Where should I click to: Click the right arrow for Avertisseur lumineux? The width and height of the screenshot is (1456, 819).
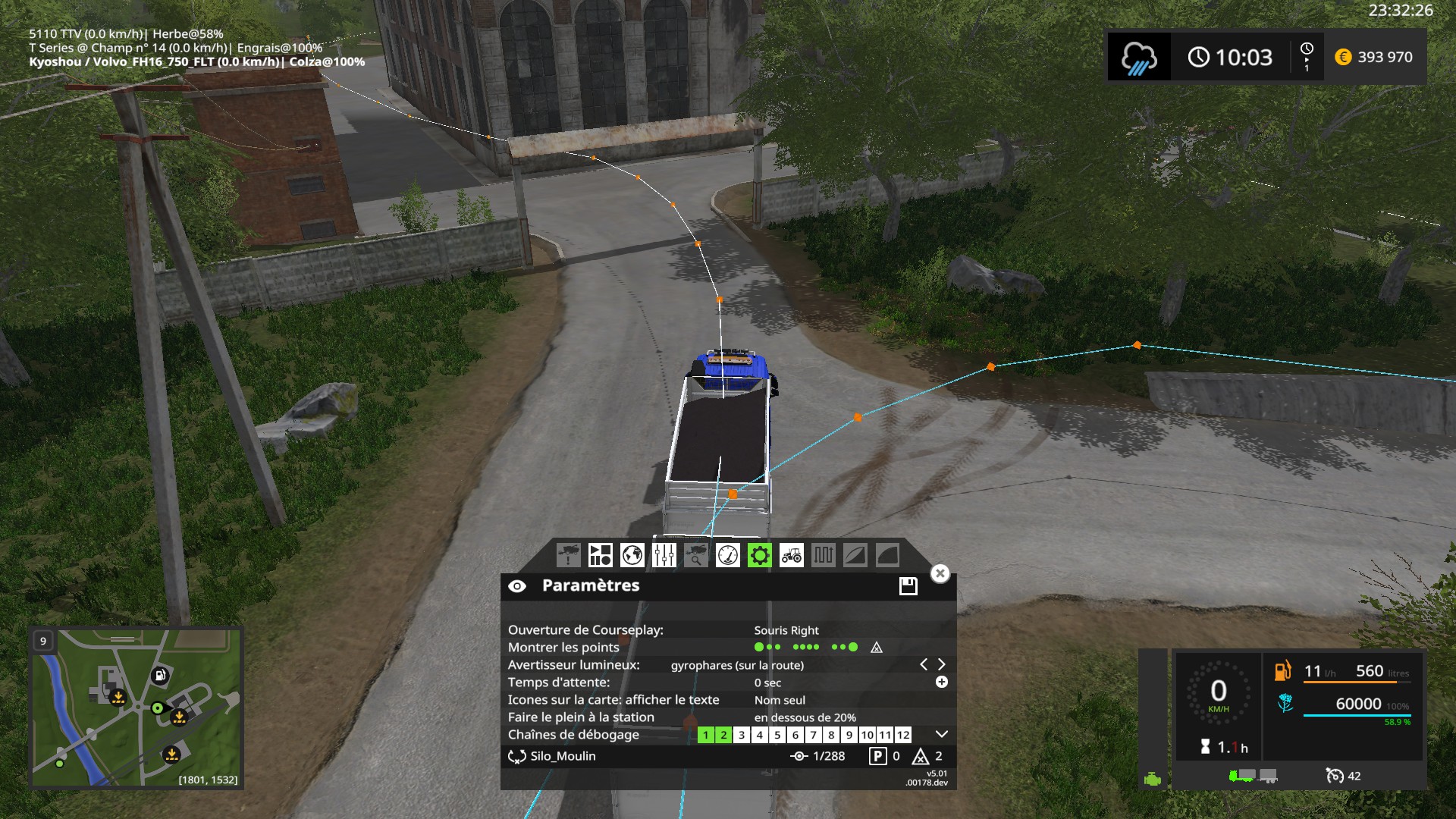[x=942, y=664]
